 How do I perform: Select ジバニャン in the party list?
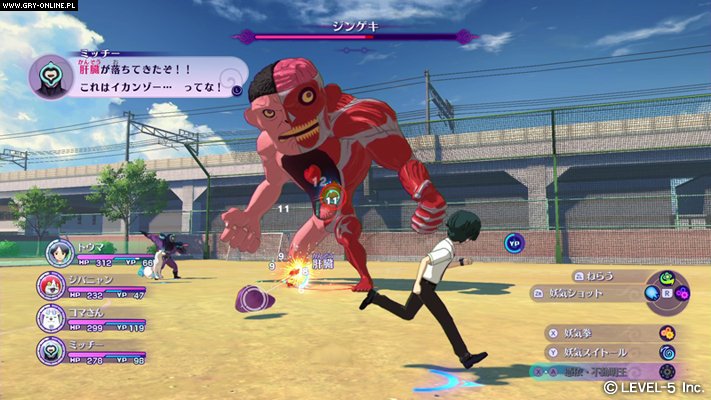(x=54, y=286)
